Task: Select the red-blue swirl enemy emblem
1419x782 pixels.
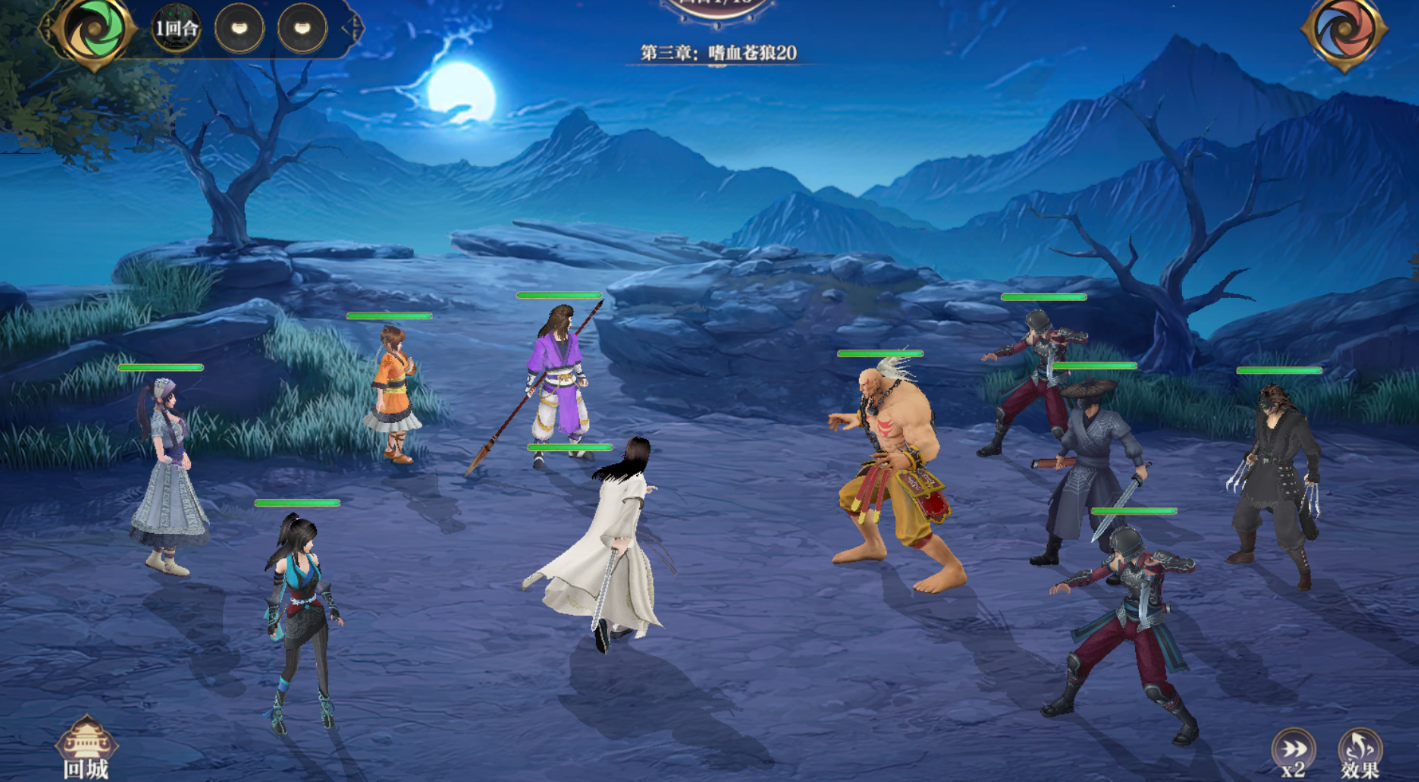Action: pos(1344,32)
